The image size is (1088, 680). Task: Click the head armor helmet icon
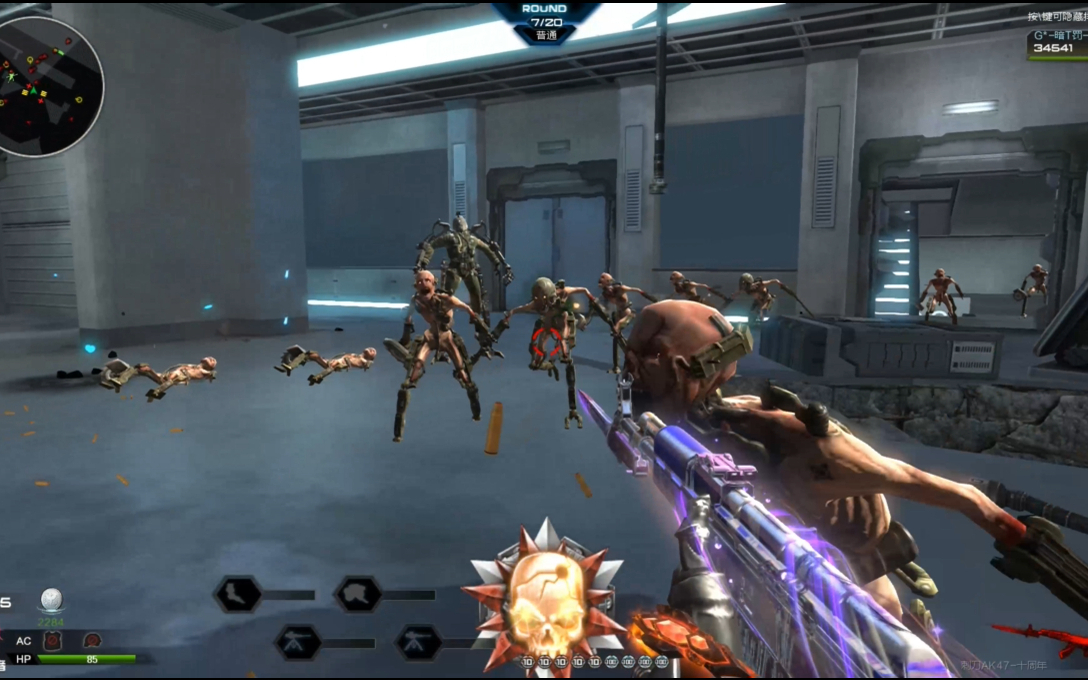pos(92,641)
